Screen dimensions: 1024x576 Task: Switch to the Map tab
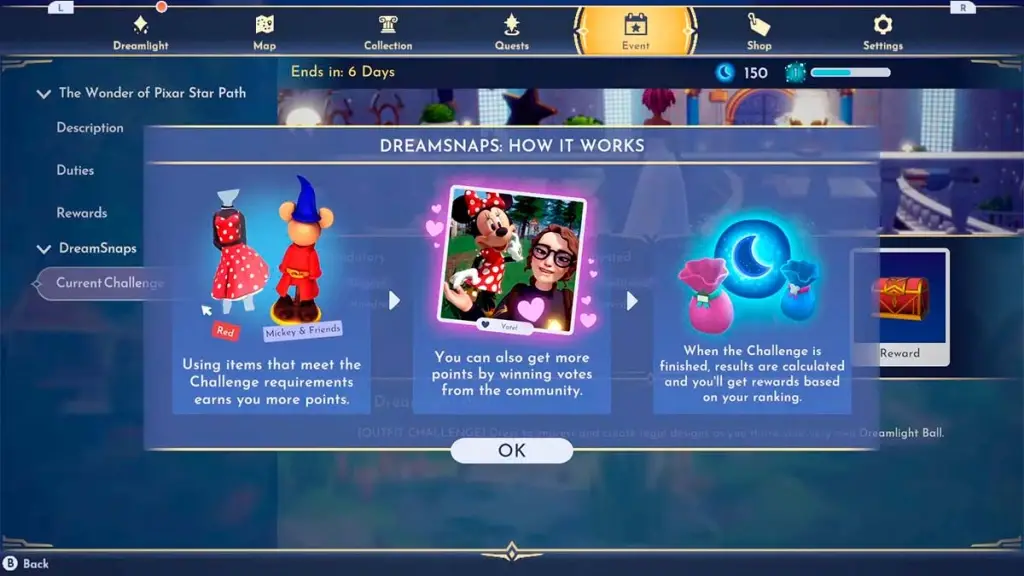tap(264, 32)
